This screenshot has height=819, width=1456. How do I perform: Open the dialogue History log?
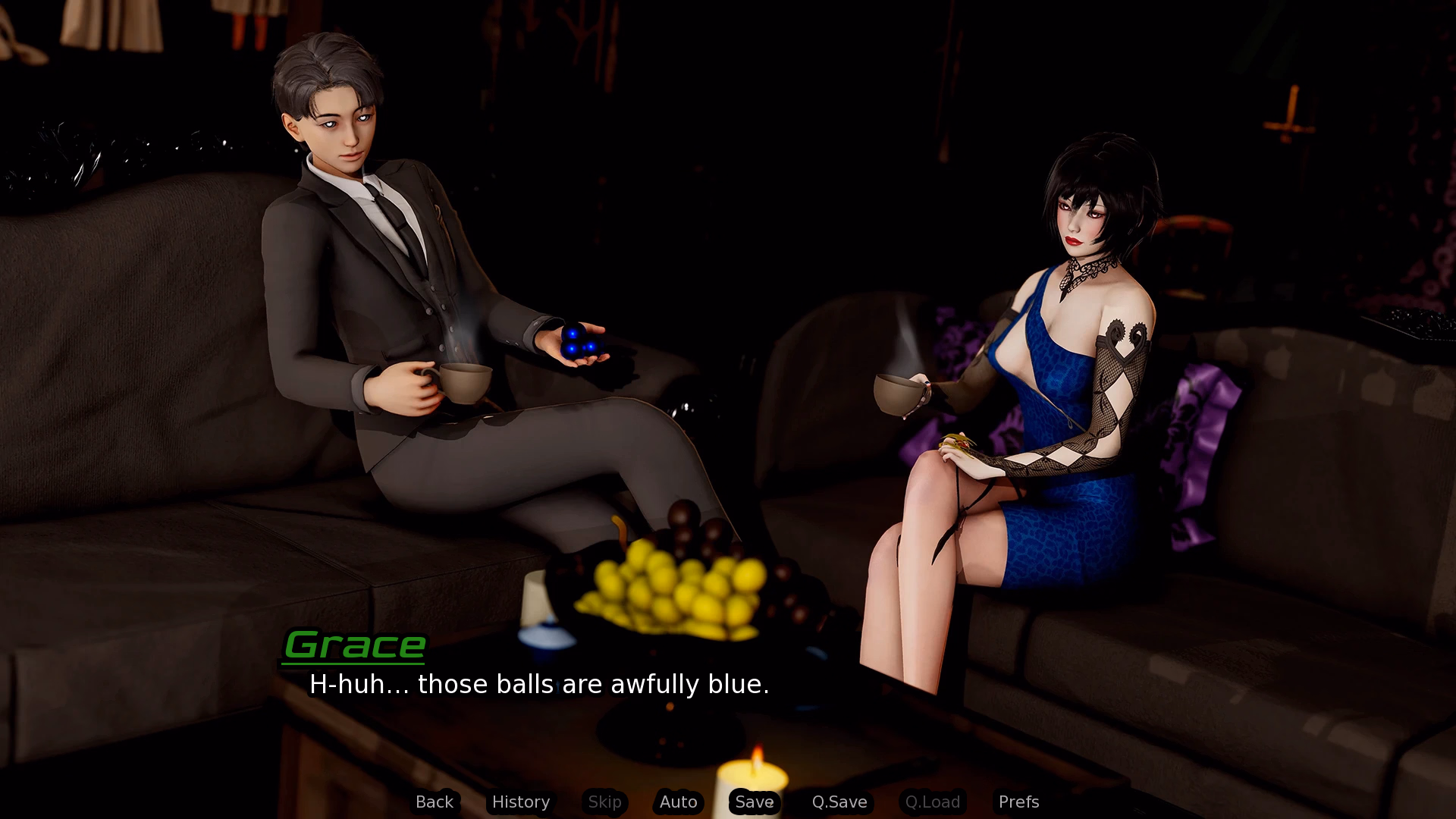[520, 802]
